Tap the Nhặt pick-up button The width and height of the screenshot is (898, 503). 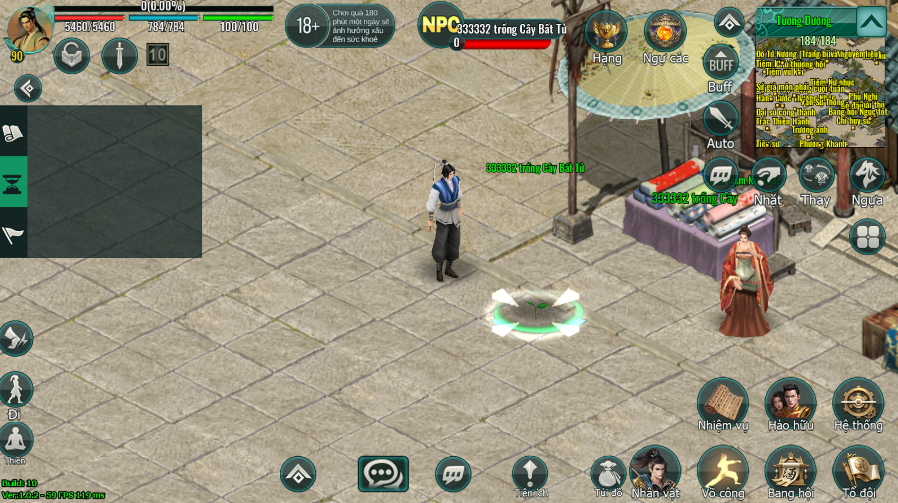coord(768,175)
